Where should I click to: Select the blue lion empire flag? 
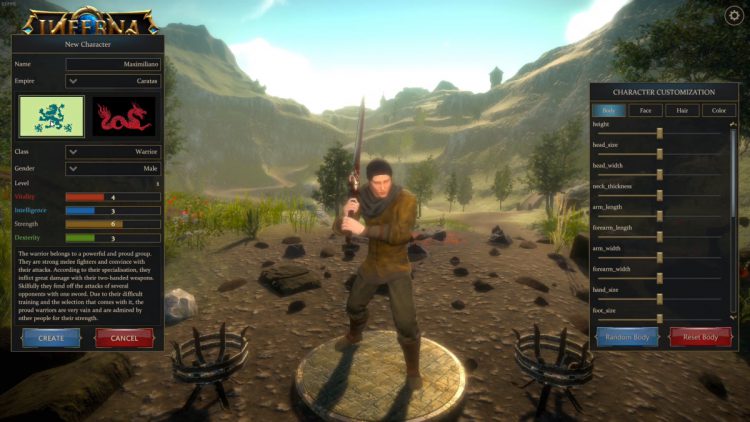[x=51, y=116]
